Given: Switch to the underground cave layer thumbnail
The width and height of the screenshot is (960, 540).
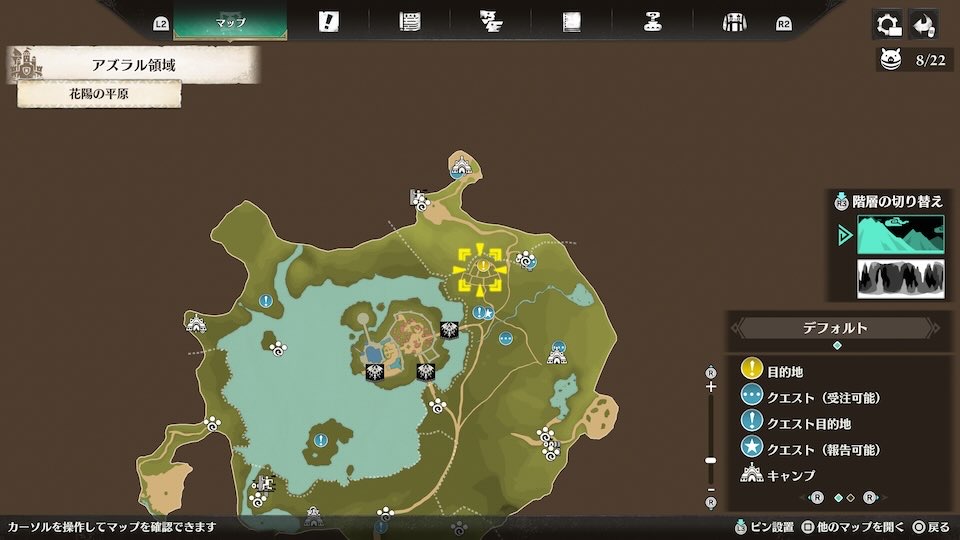Looking at the screenshot, I should click(900, 278).
